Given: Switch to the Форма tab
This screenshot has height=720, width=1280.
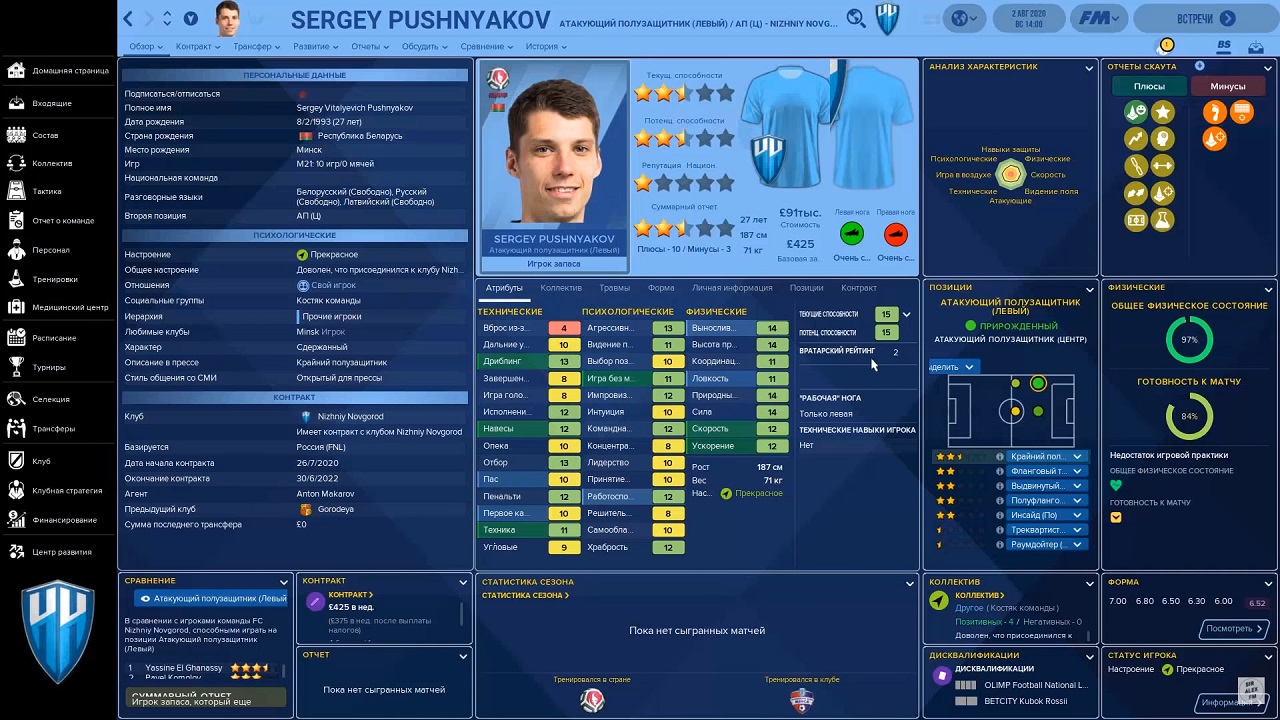Looking at the screenshot, I should click(661, 288).
